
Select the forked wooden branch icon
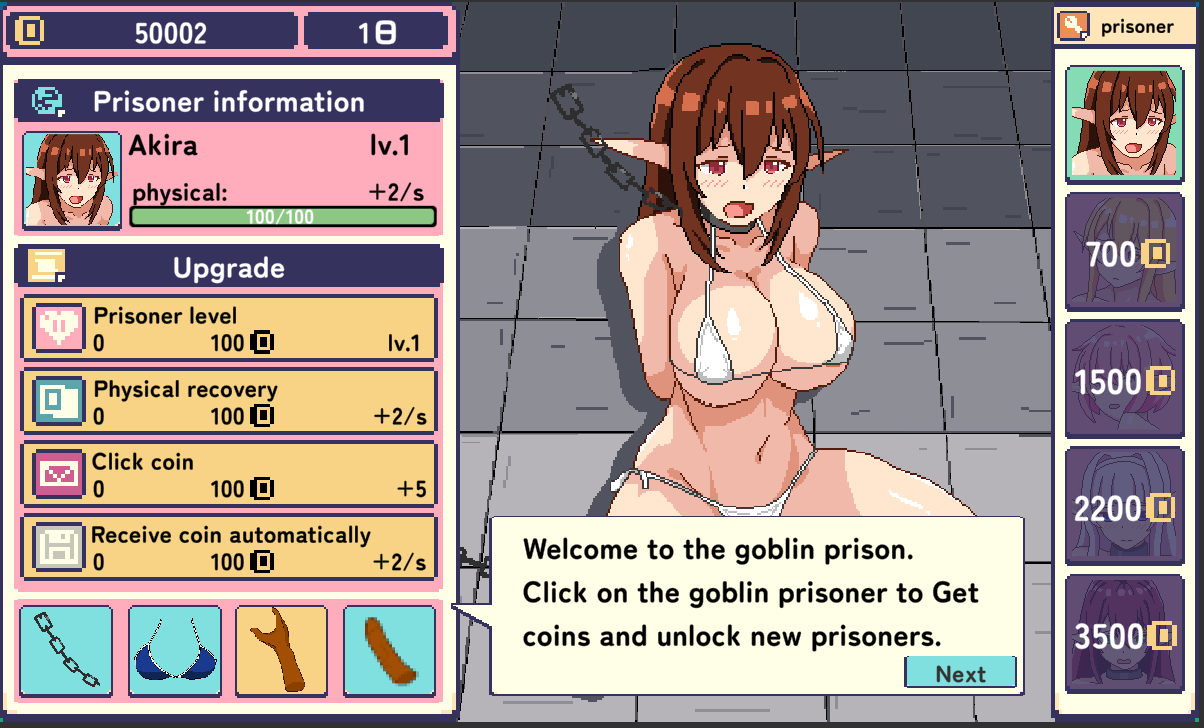282,650
